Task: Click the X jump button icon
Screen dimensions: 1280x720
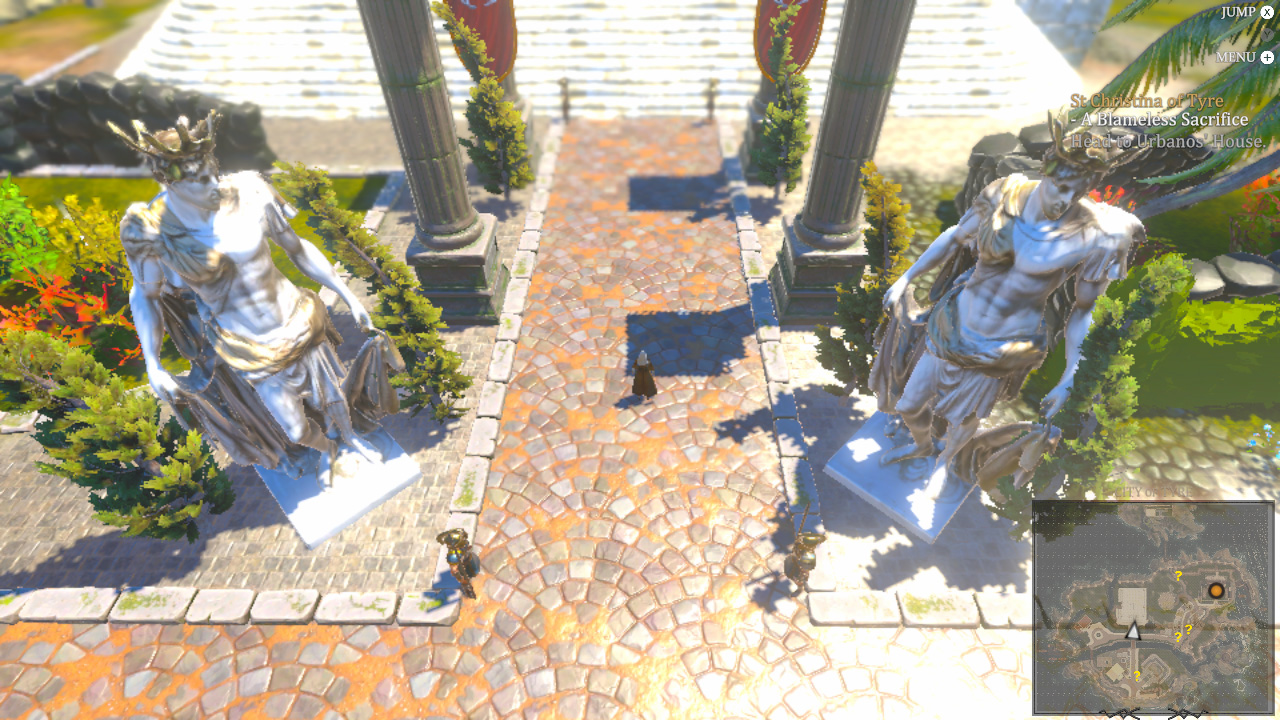Action: [1267, 12]
